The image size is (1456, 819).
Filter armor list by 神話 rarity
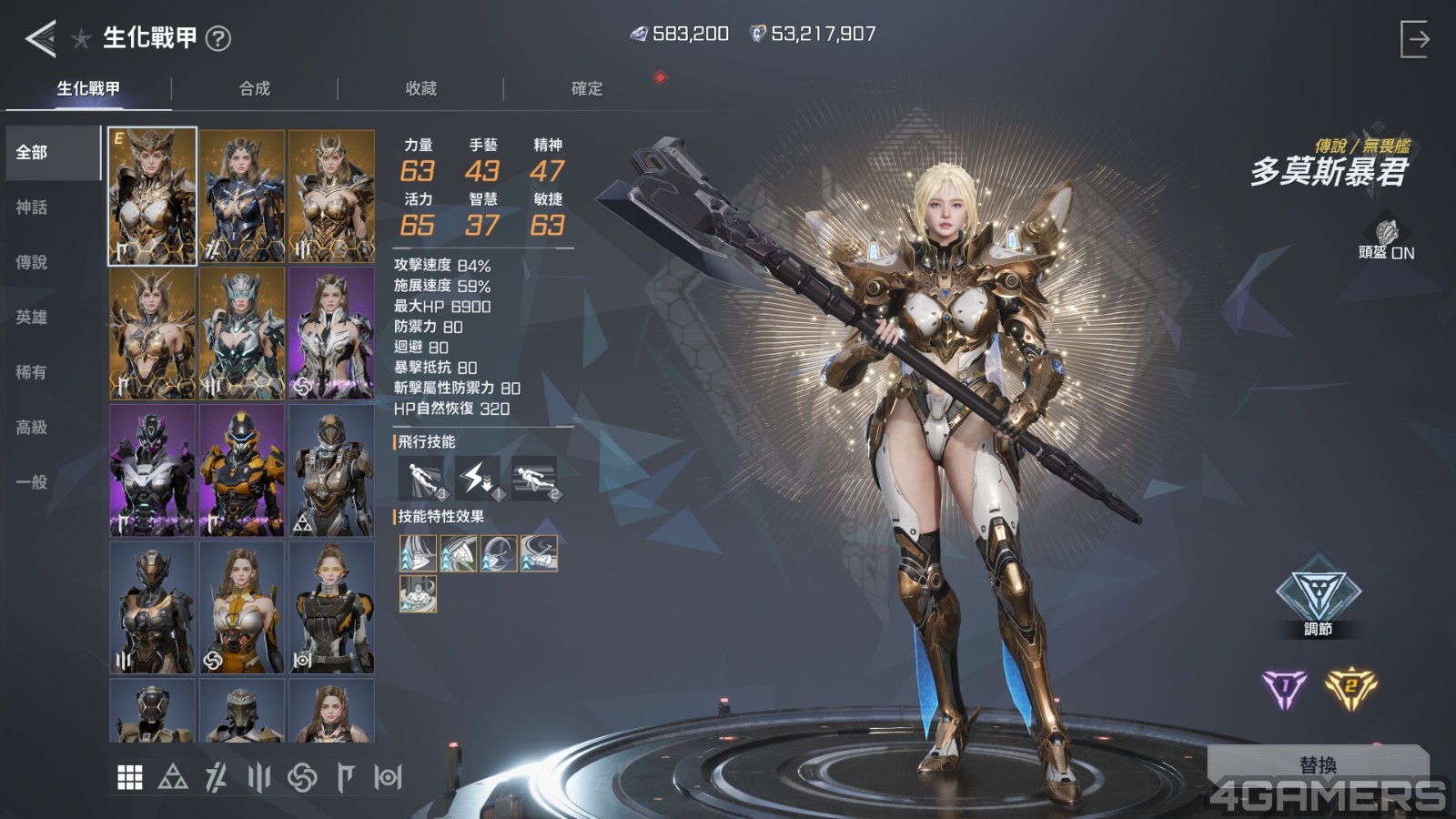point(32,207)
